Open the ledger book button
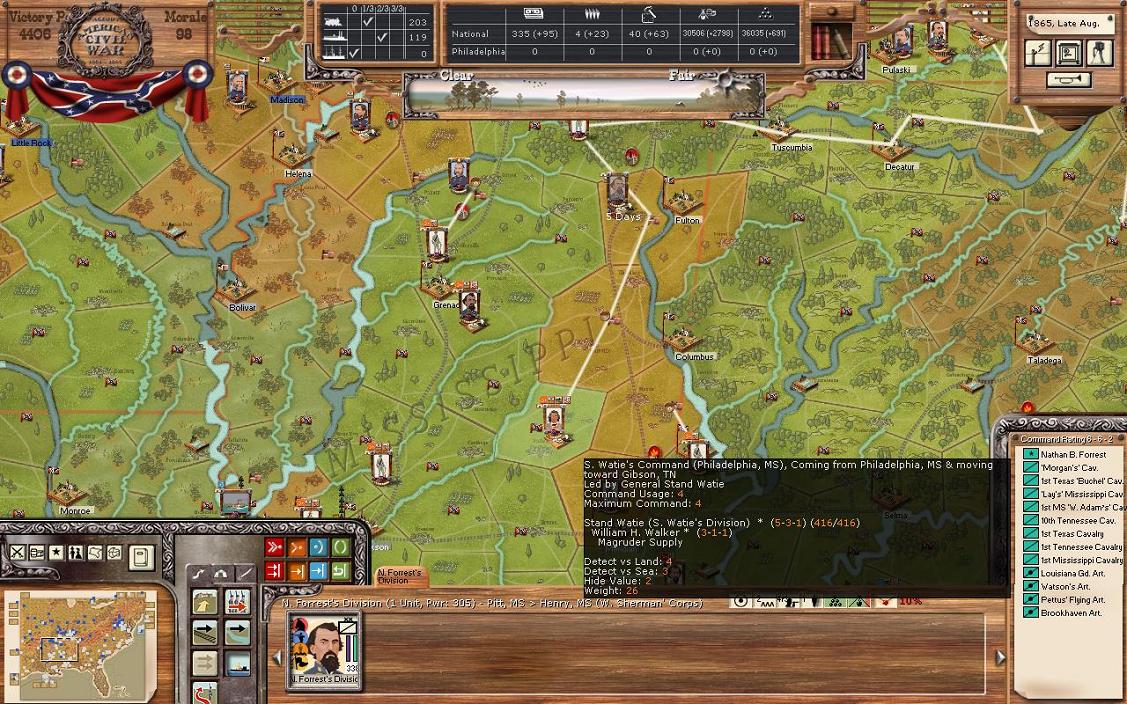This screenshot has height=704, width=1127. [141, 556]
